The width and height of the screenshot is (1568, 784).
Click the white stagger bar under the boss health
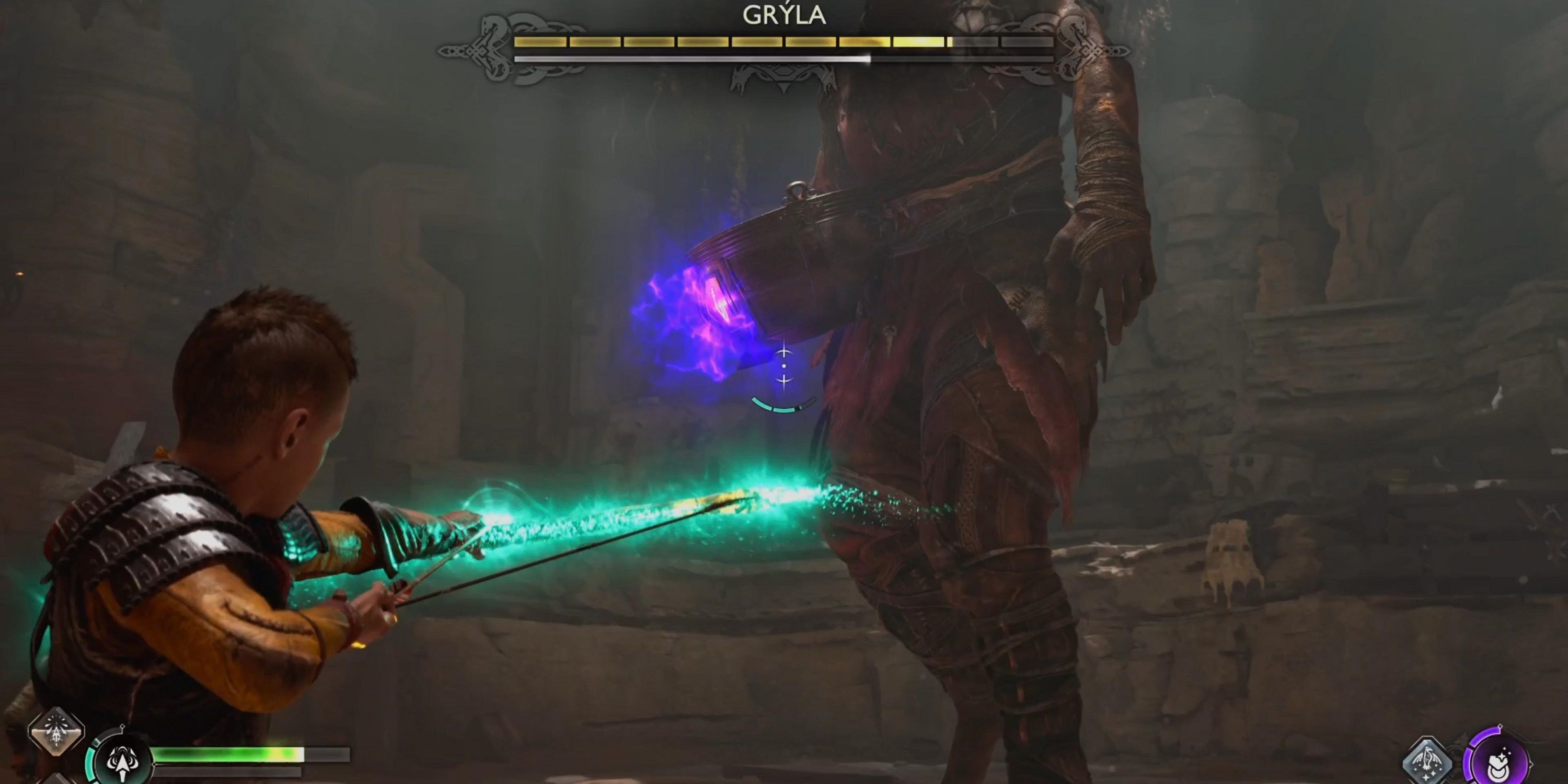688,60
